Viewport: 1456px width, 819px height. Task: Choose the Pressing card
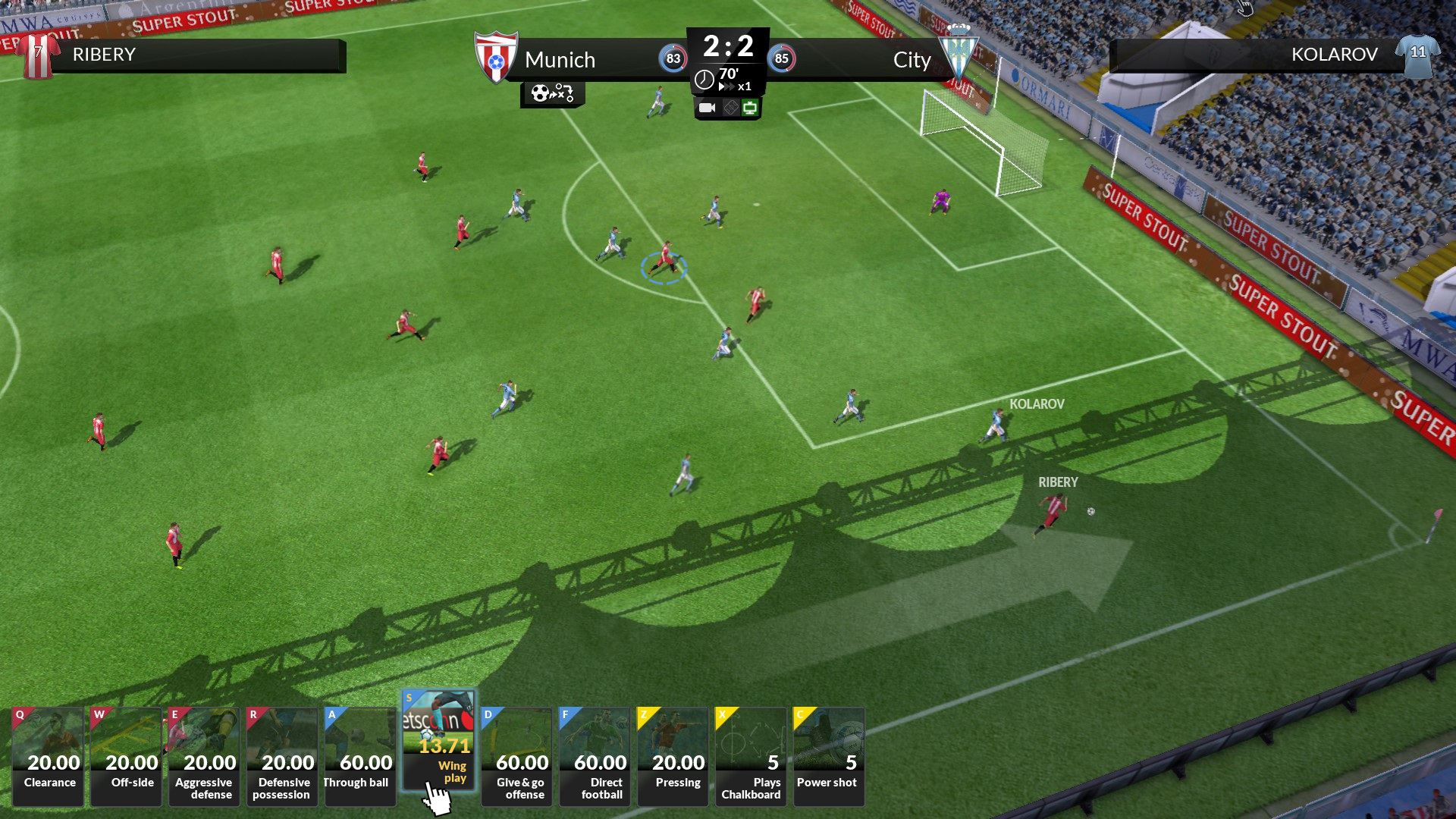672,755
